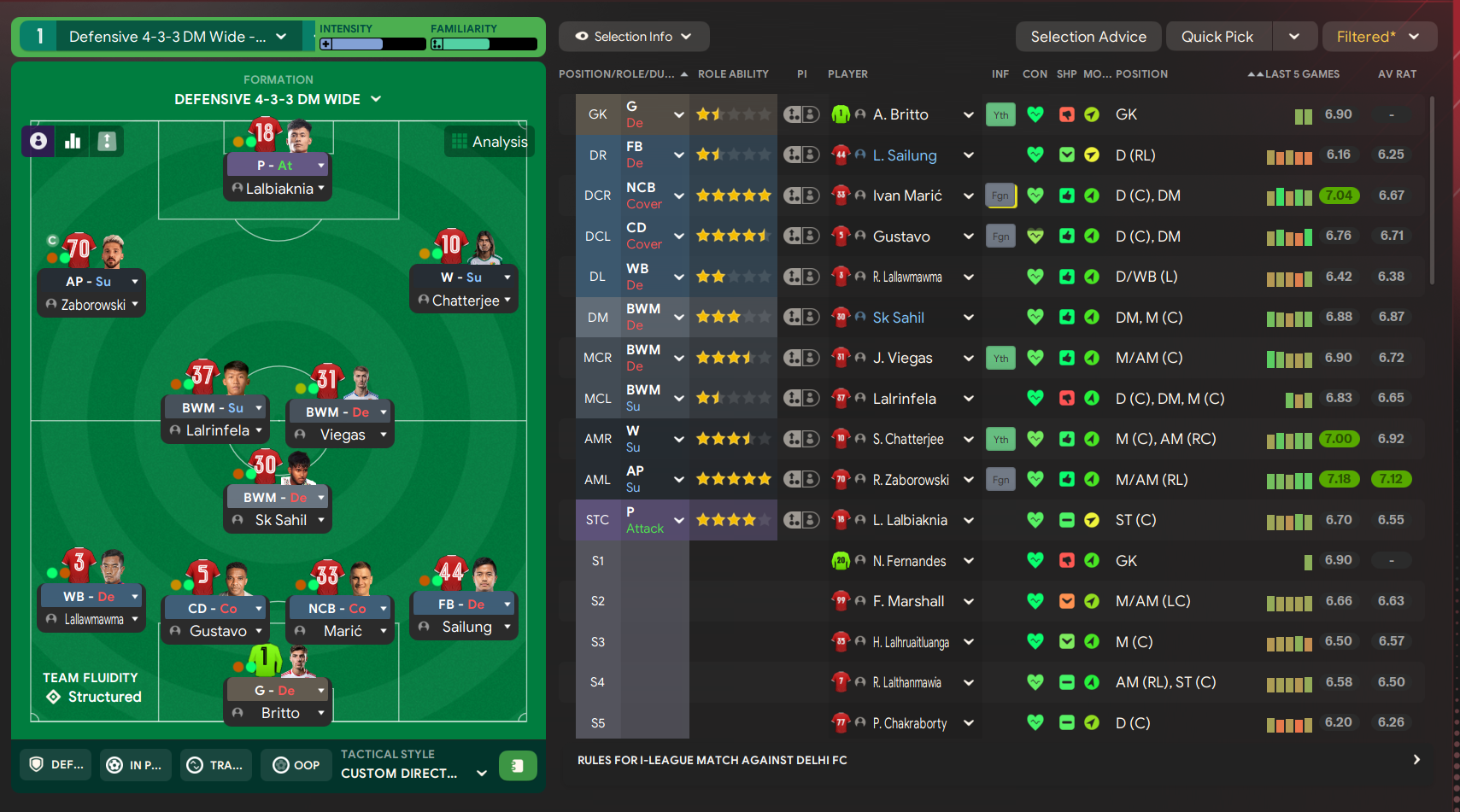Open the formation Defensive 4-3-3 DM Wide selector
This screenshot has height=812, width=1460.
pos(278,99)
